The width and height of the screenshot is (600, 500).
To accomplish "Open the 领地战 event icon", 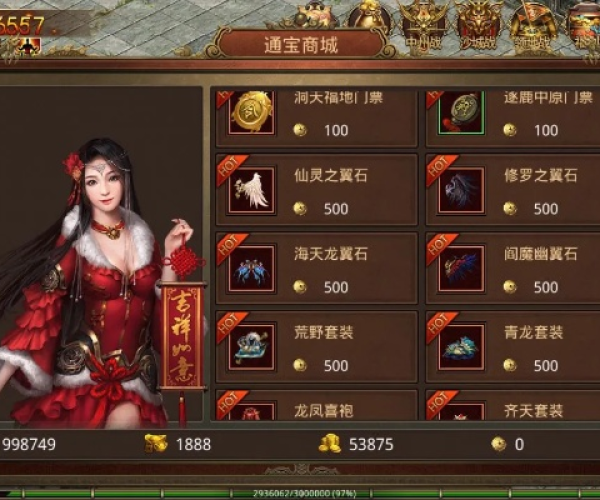I will (530, 24).
